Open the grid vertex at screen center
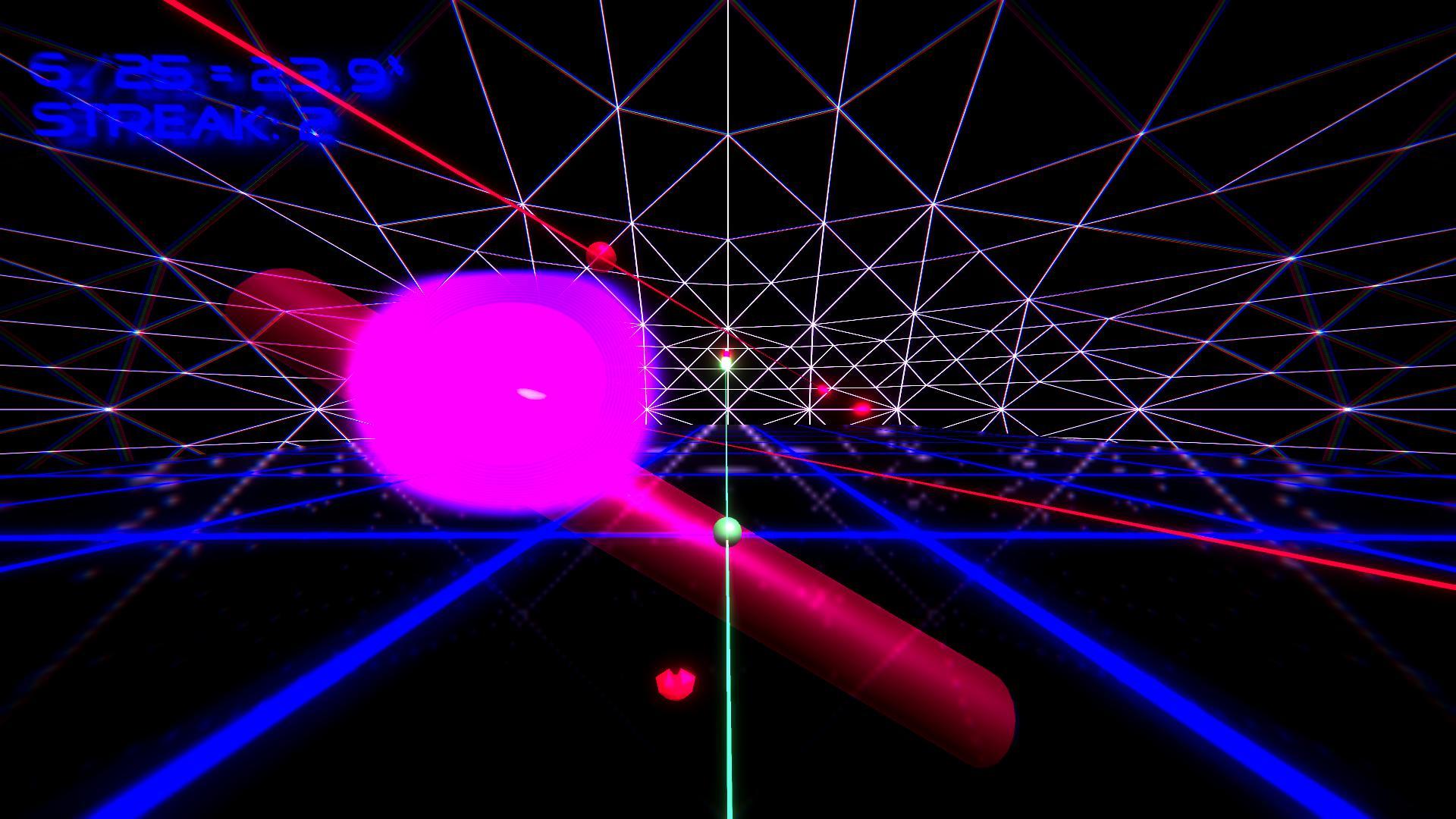The image size is (1456, 819). coord(726,409)
